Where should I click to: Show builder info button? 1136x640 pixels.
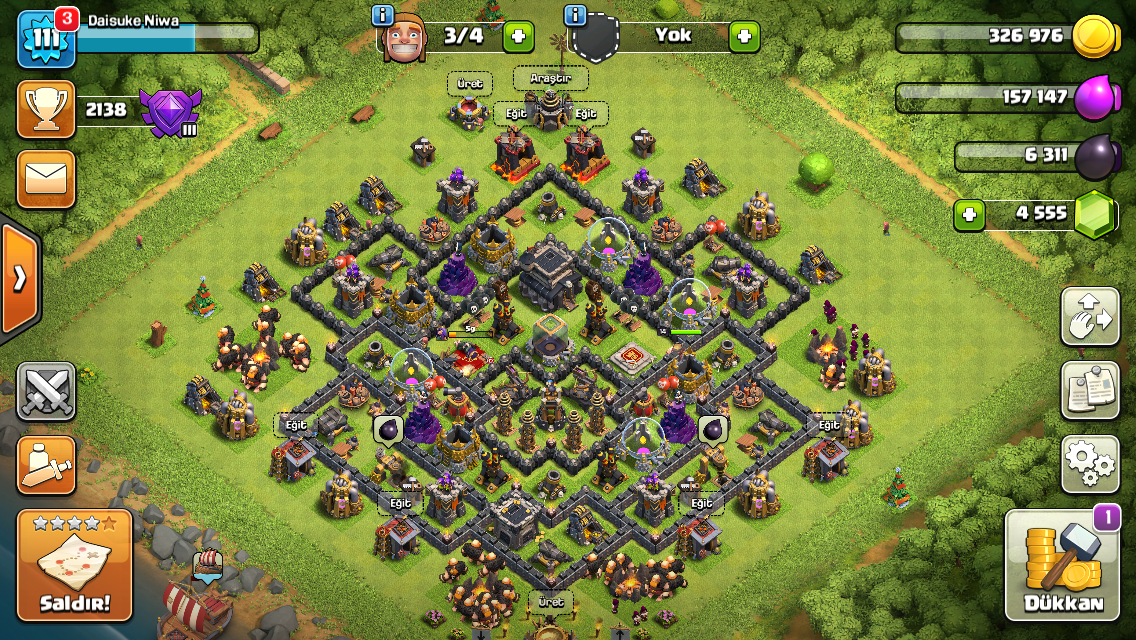coord(382,15)
